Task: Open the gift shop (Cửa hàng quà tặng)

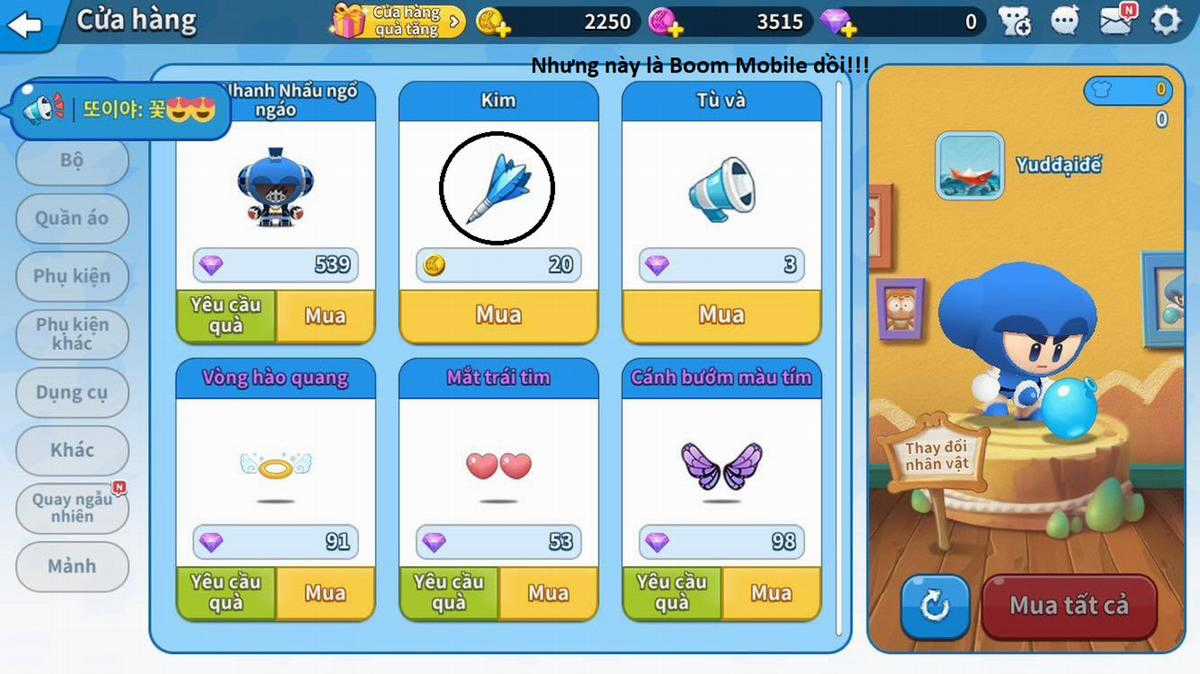Action: pos(398,21)
